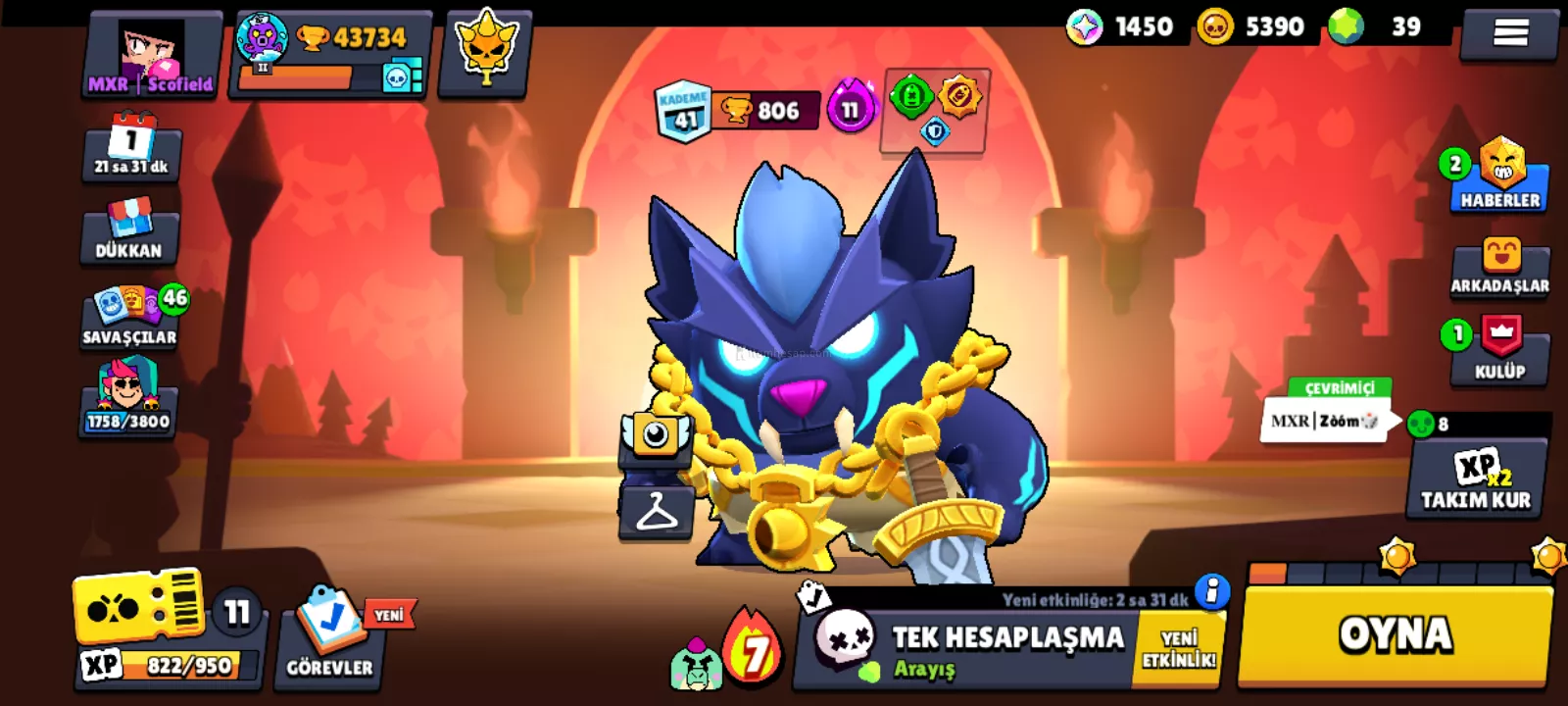Open the golden skull ranked badge
The image size is (1568, 706).
click(485, 54)
